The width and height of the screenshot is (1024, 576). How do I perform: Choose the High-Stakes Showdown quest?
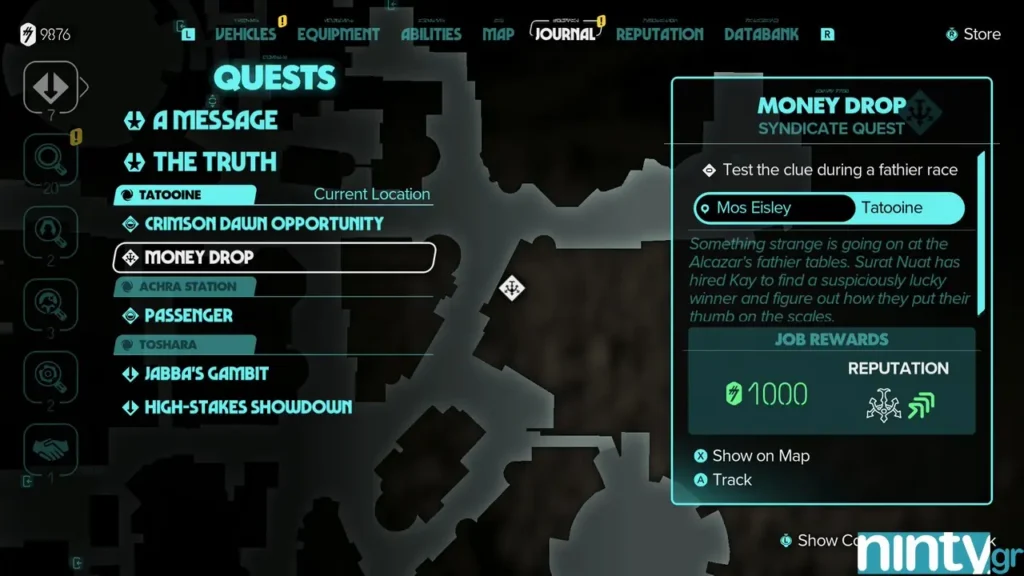click(248, 407)
